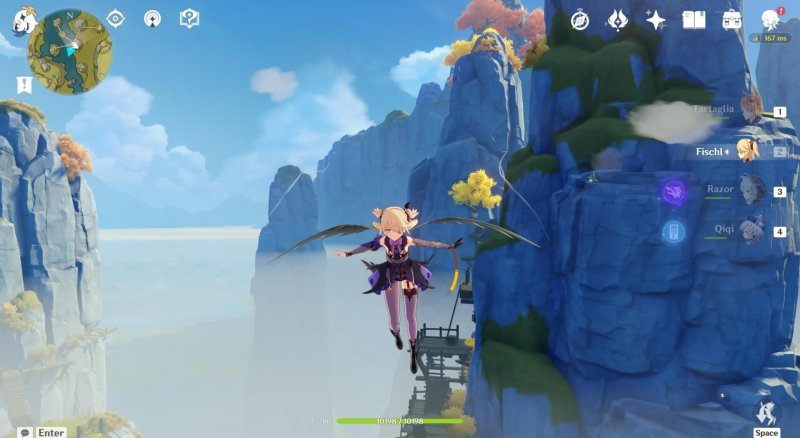The height and width of the screenshot is (438, 800).
Task: Switch to party member Tartaglia
Action: pyautogui.click(x=750, y=109)
